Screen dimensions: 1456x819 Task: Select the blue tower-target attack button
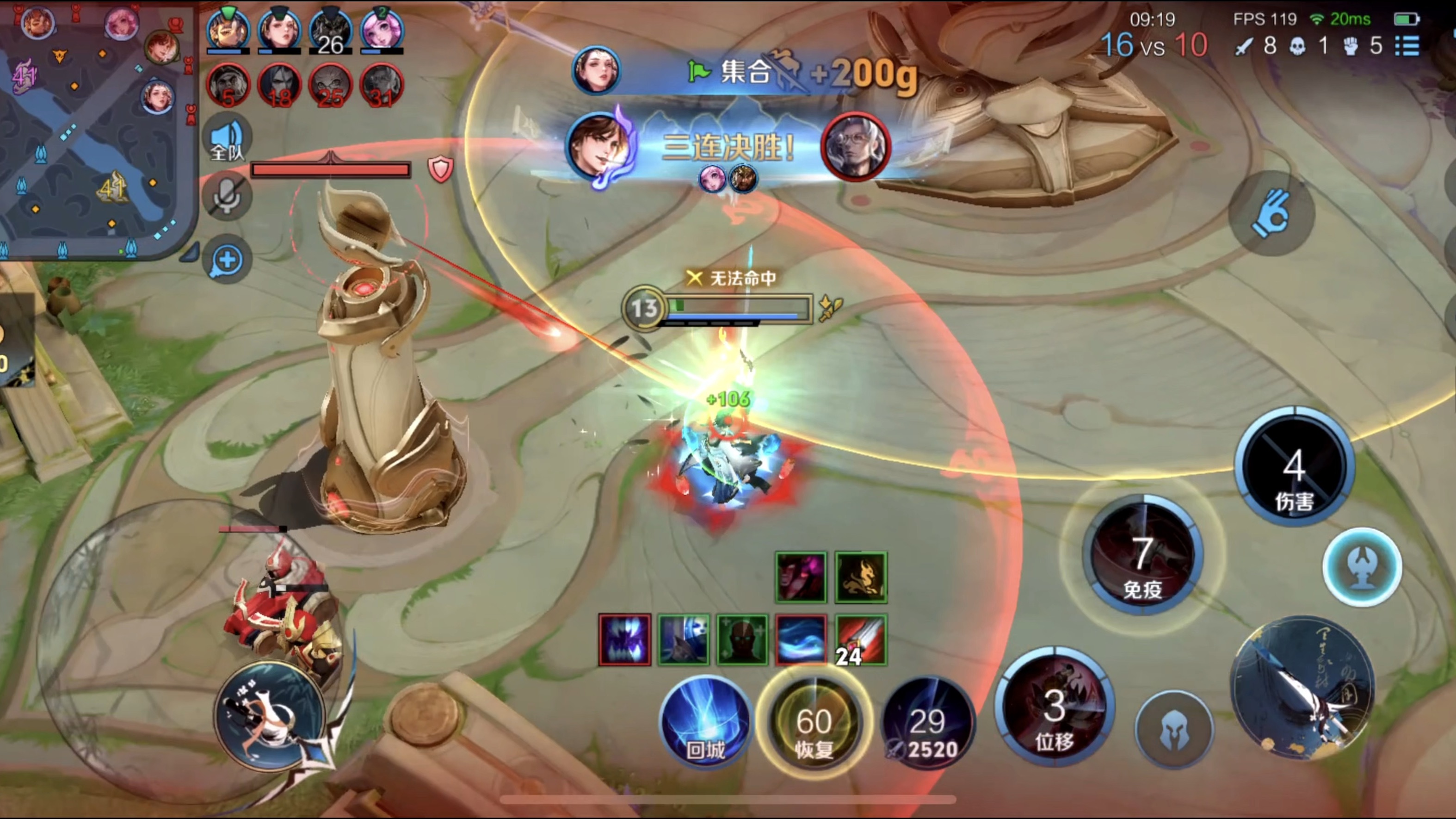point(1362,567)
